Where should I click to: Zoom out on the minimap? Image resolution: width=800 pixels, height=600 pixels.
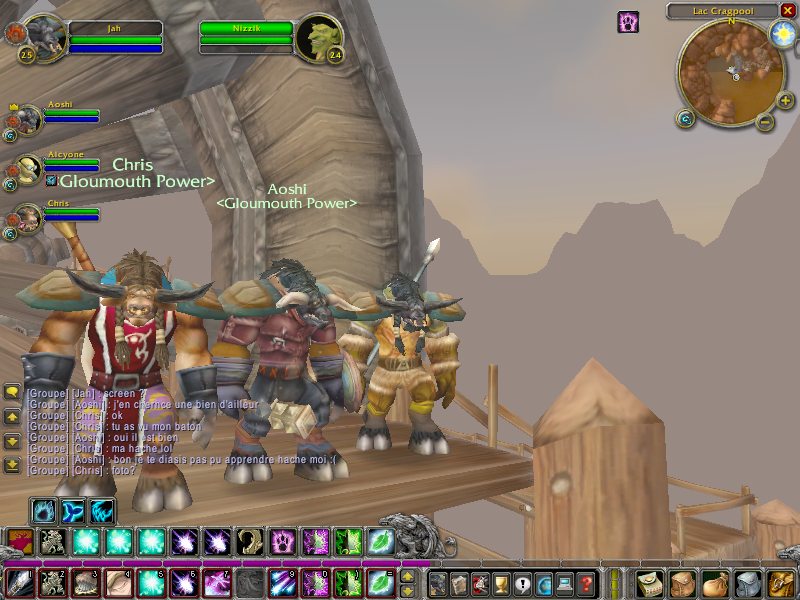pos(764,122)
